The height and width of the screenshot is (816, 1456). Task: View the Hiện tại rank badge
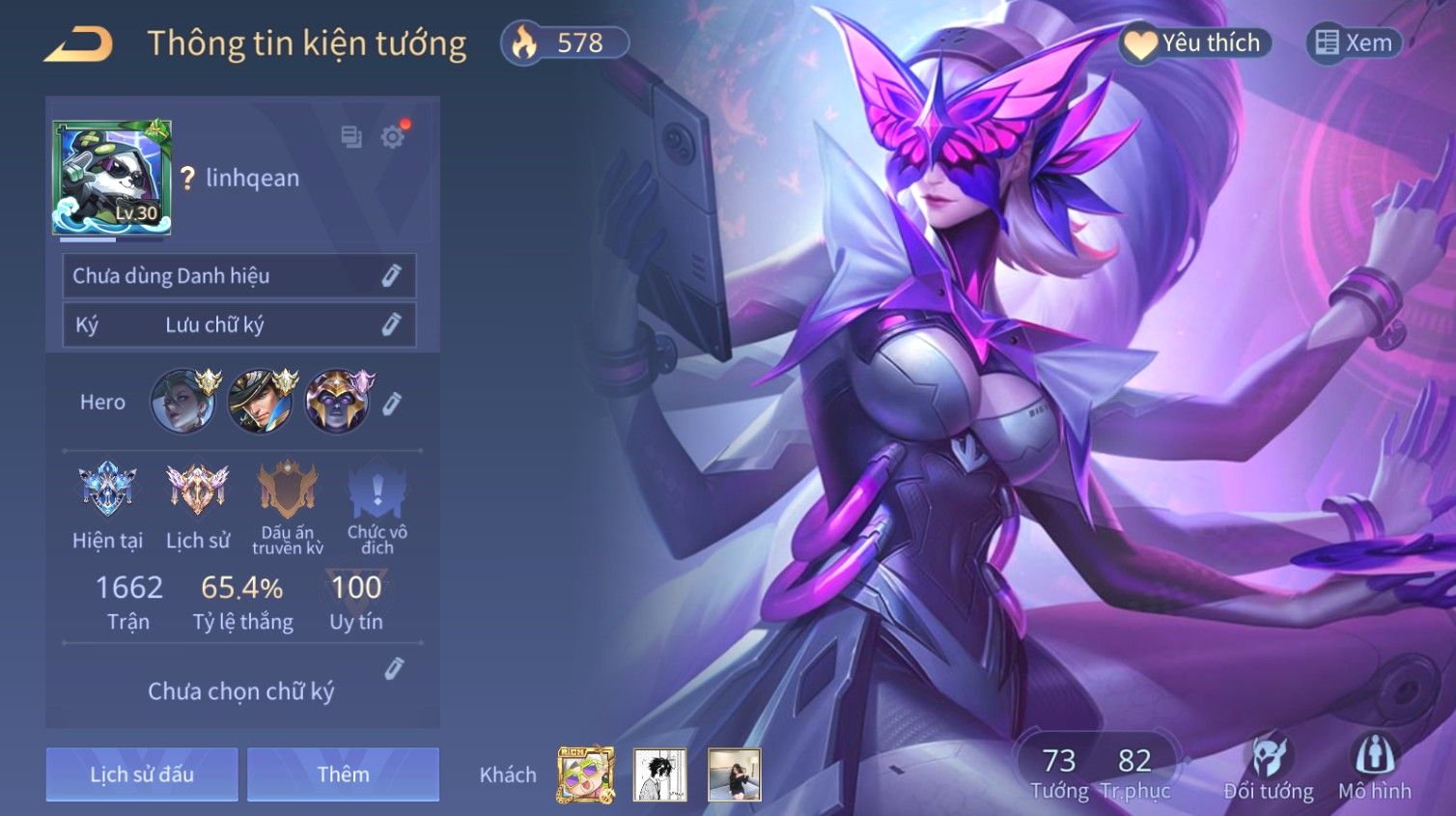(107, 489)
